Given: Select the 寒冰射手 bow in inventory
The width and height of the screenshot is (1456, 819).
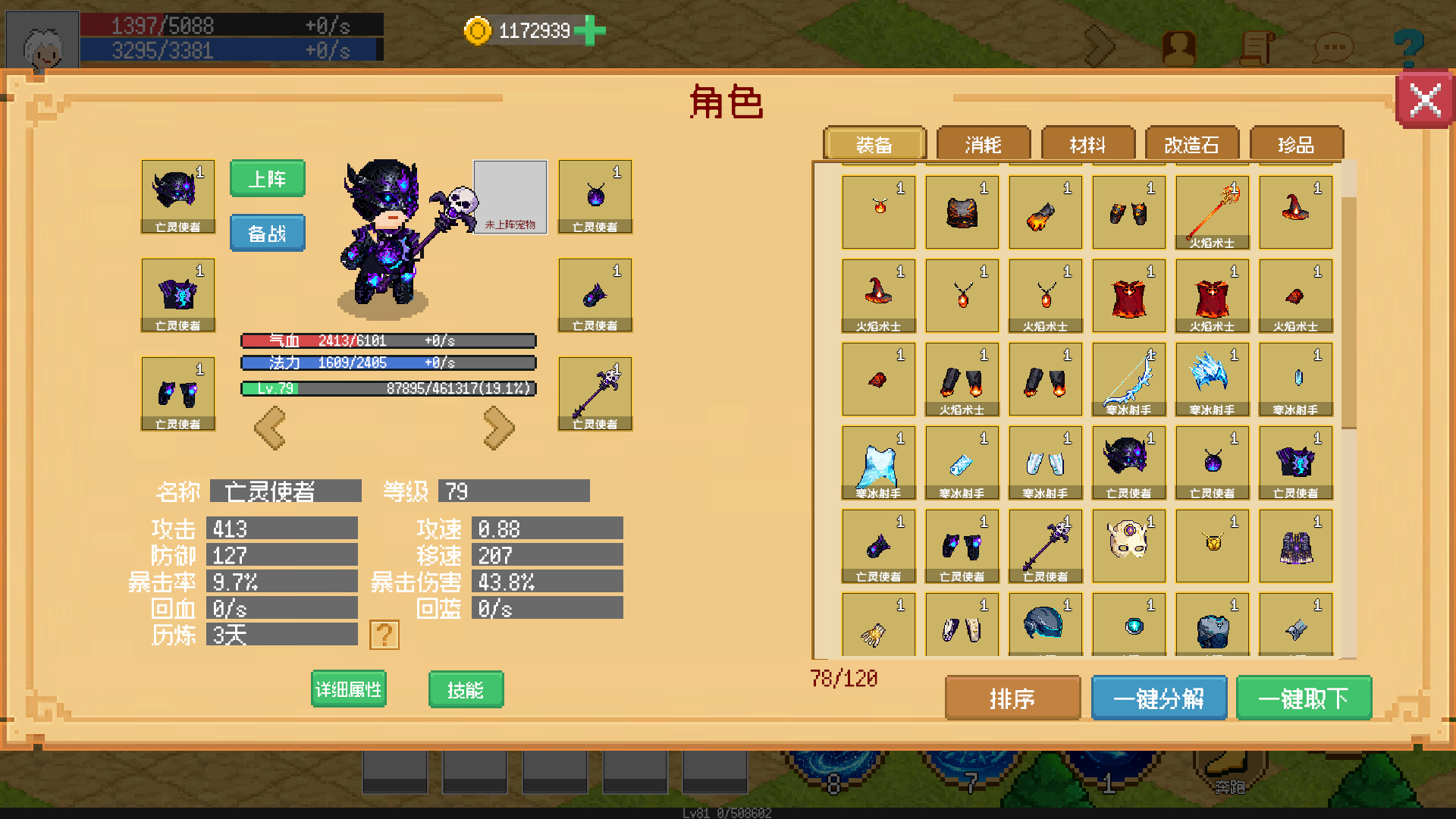Looking at the screenshot, I should pyautogui.click(x=1128, y=379).
